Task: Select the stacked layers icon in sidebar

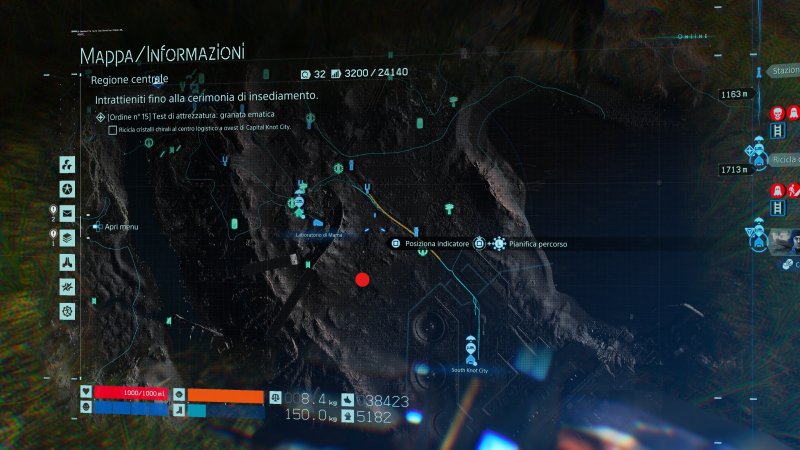Action: [x=67, y=238]
